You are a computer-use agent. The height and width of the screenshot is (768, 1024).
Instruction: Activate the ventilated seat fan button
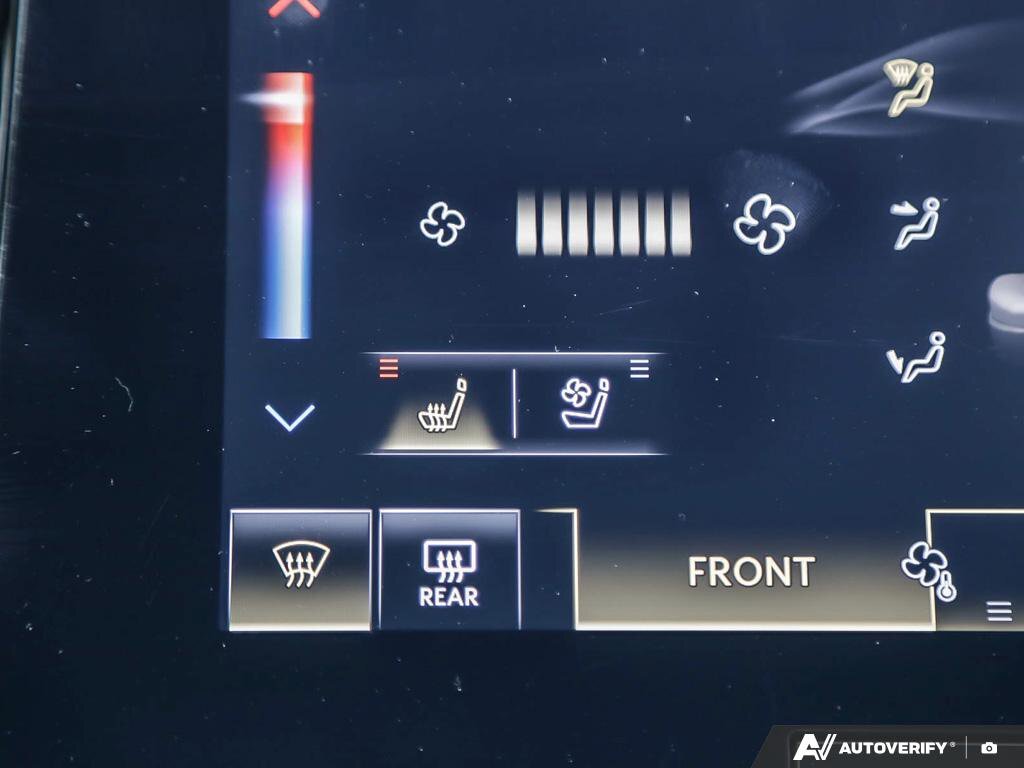point(587,404)
